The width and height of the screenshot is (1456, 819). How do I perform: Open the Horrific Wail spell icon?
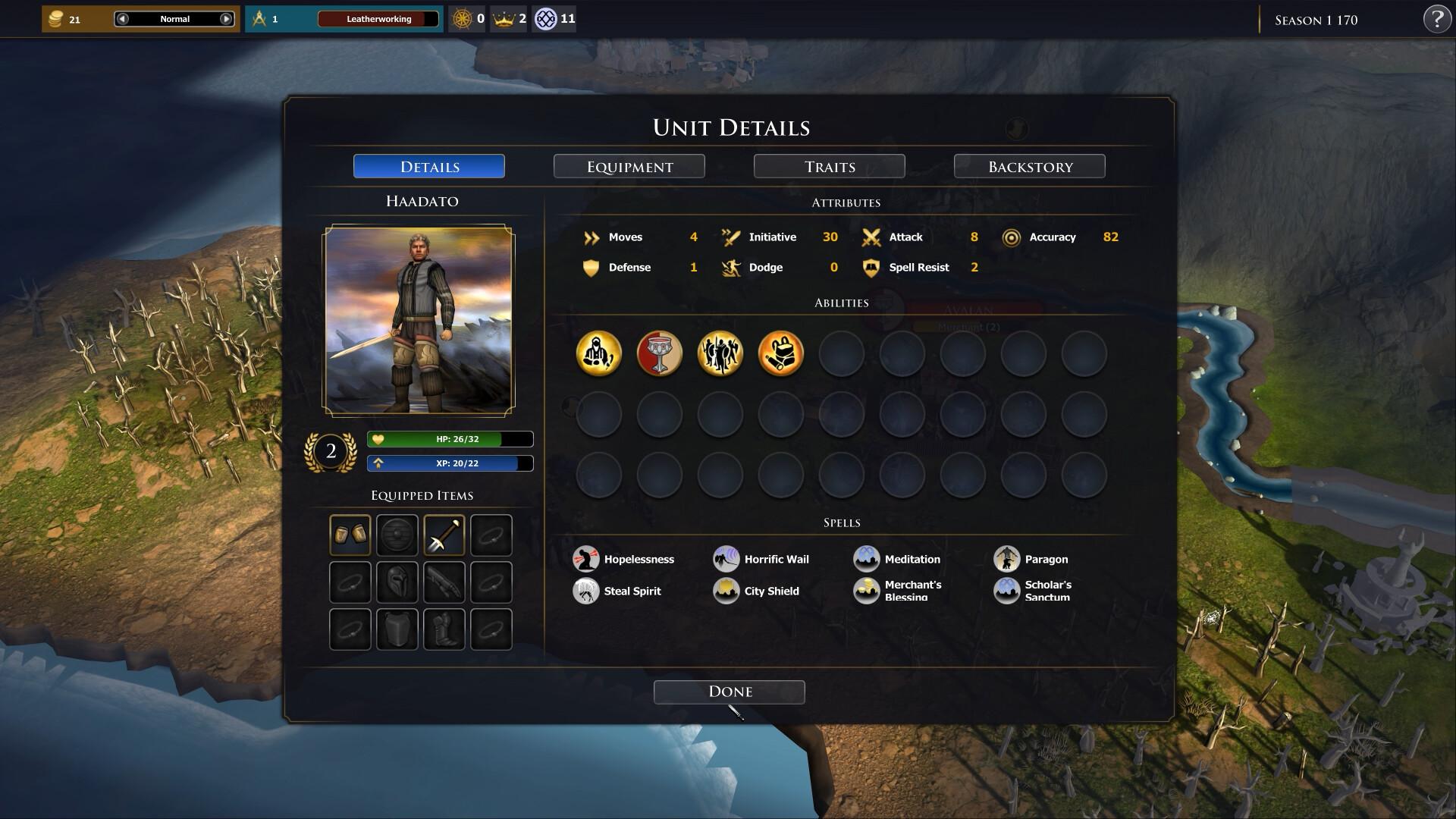(x=726, y=559)
